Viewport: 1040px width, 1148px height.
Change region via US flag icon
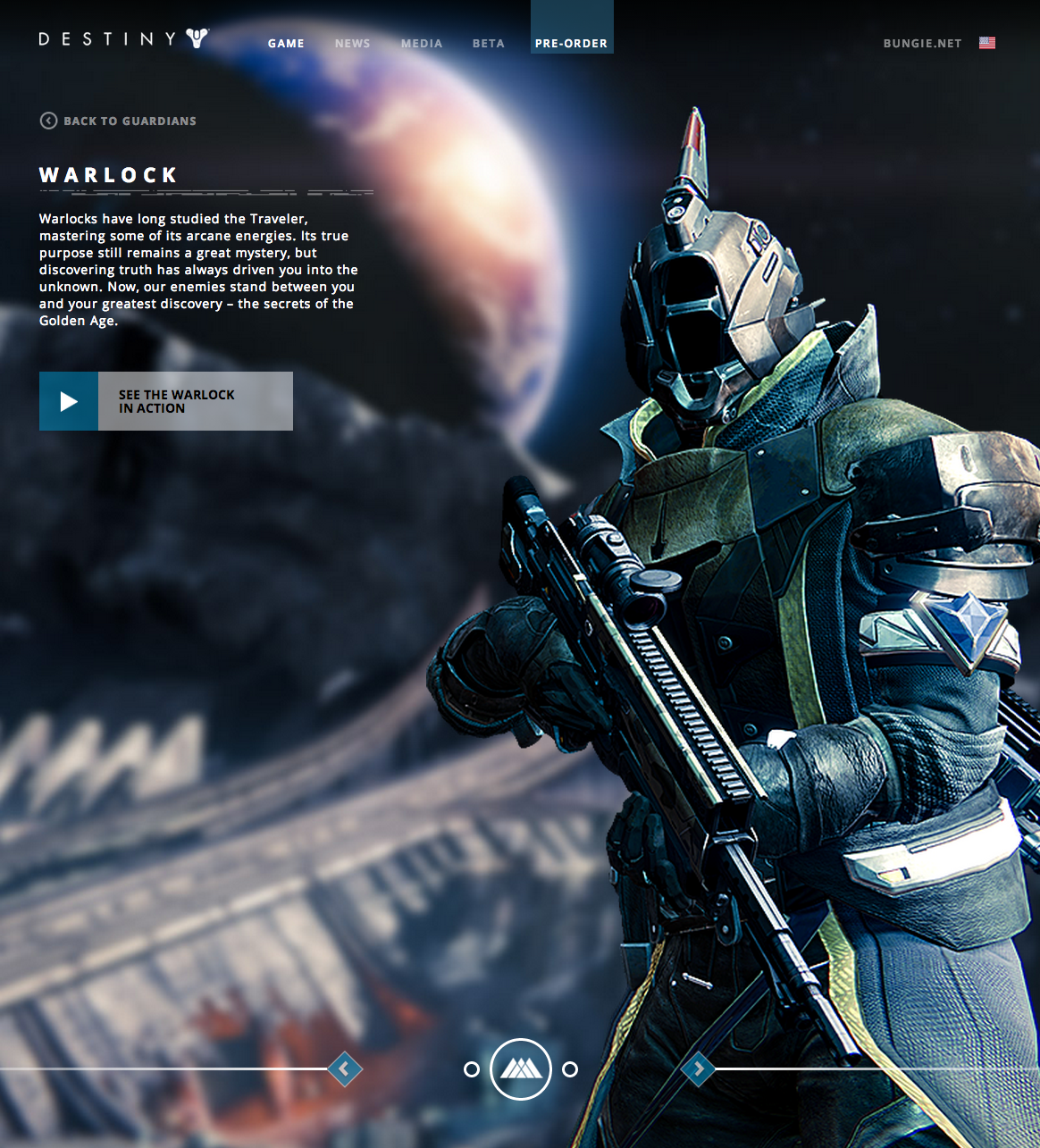tap(987, 43)
